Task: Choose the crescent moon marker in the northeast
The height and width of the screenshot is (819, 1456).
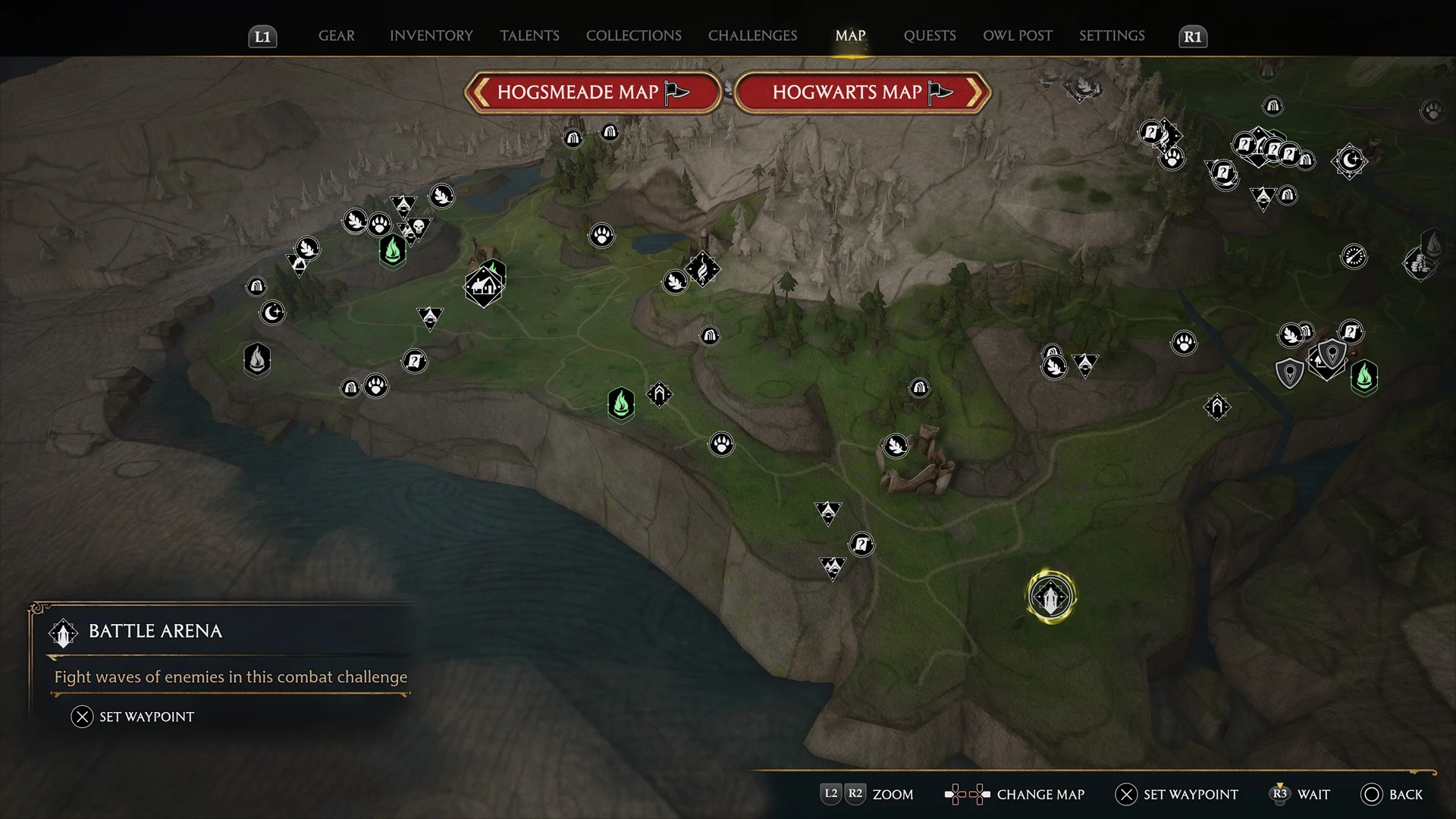Action: coord(1350,161)
